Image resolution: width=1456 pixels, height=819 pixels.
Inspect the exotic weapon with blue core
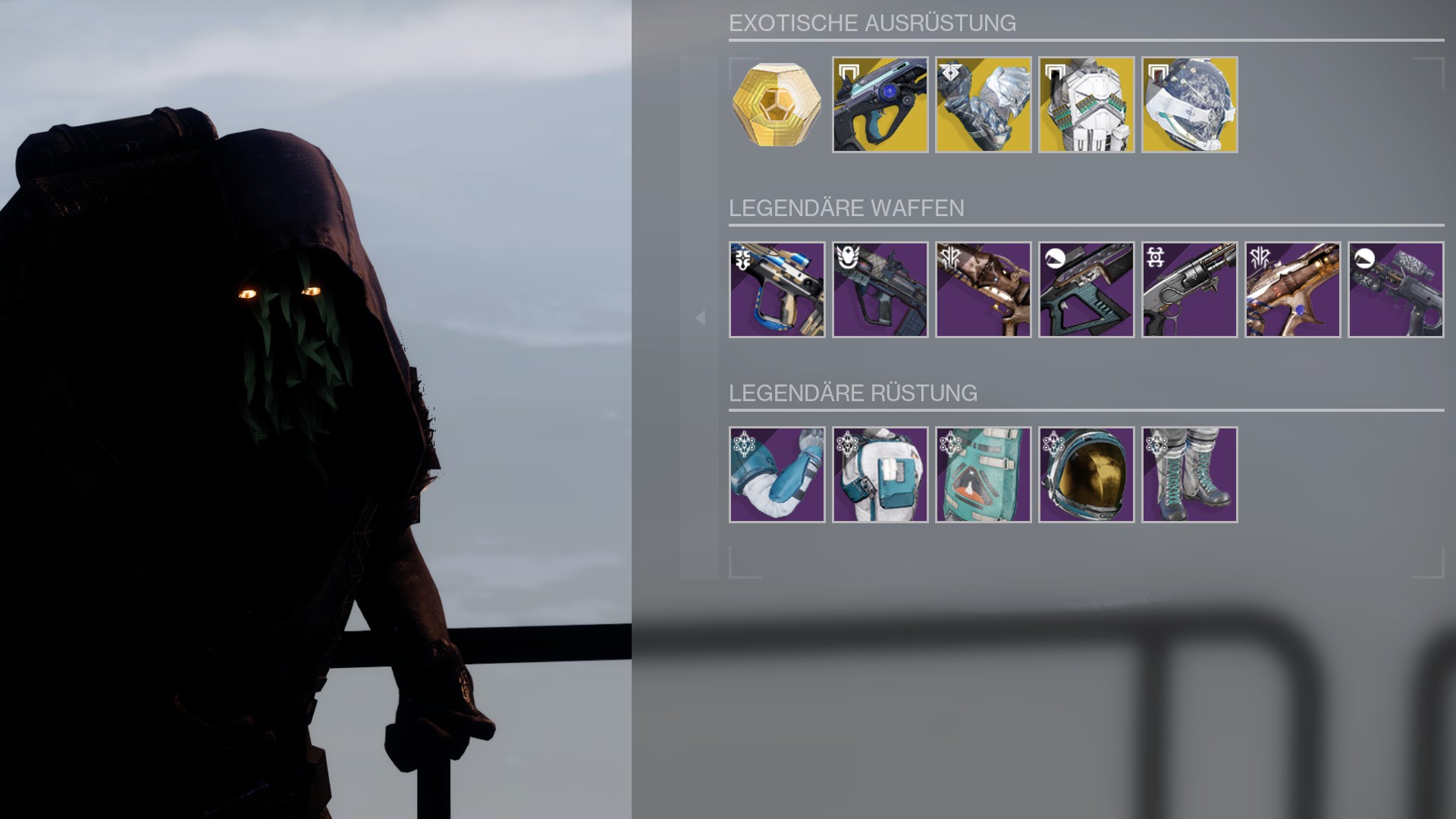(880, 105)
